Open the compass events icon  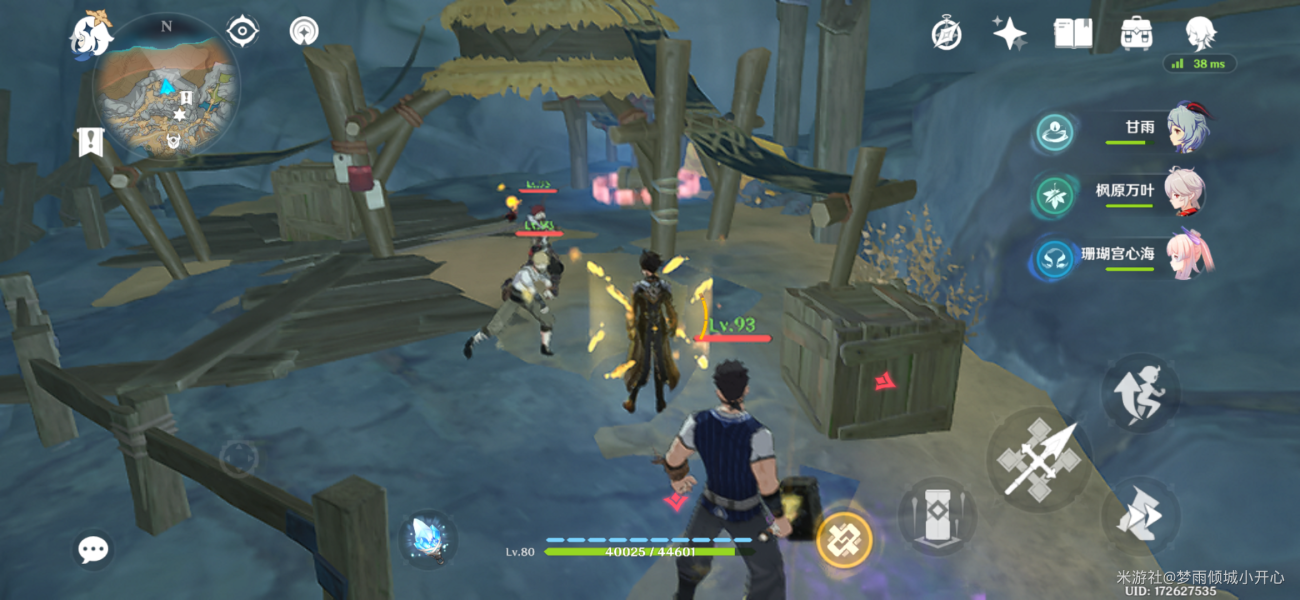pos(946,34)
